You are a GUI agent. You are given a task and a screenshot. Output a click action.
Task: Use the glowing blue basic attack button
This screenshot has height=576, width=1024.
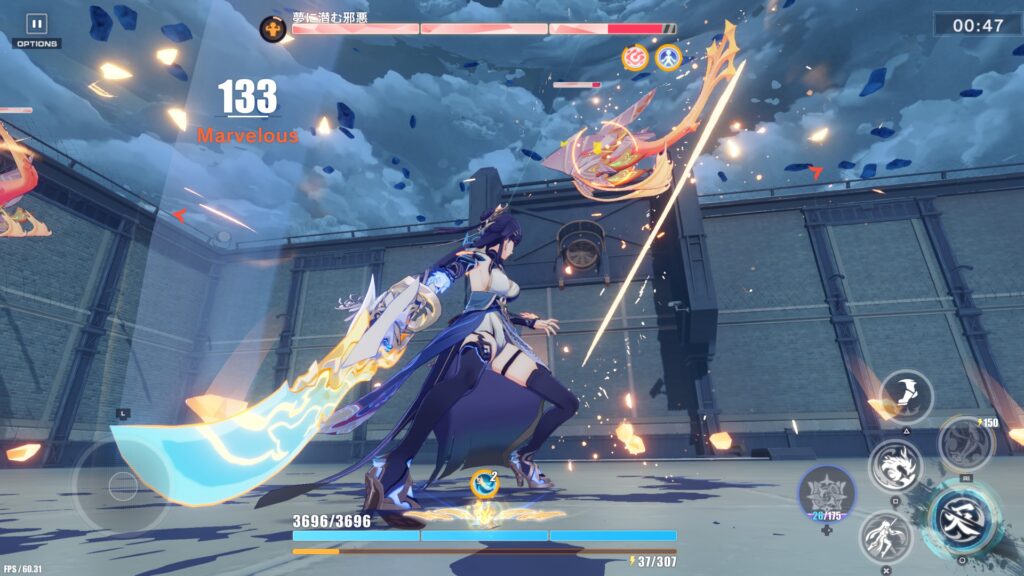point(960,518)
